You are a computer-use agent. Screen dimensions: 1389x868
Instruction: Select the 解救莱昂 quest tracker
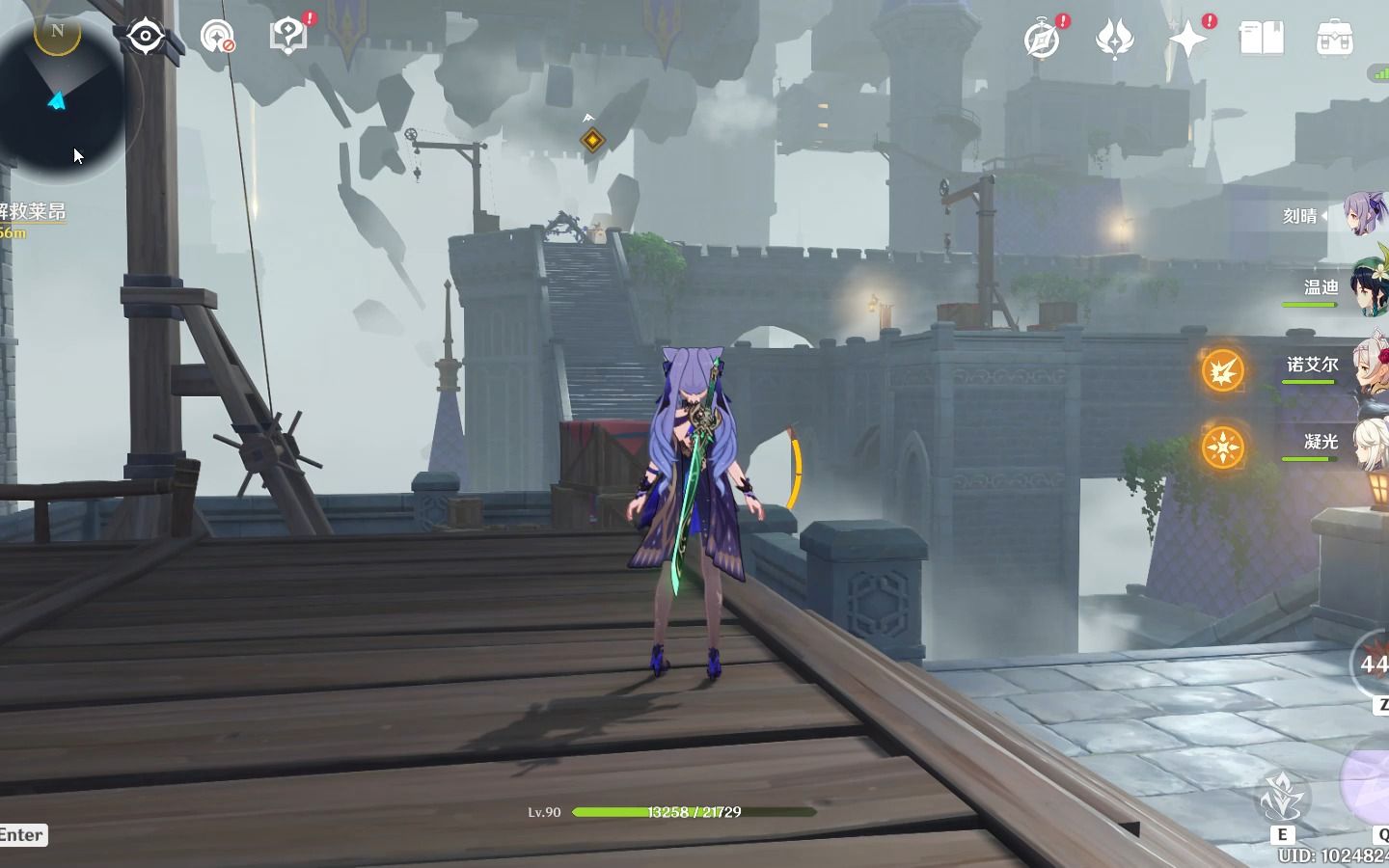click(x=33, y=212)
